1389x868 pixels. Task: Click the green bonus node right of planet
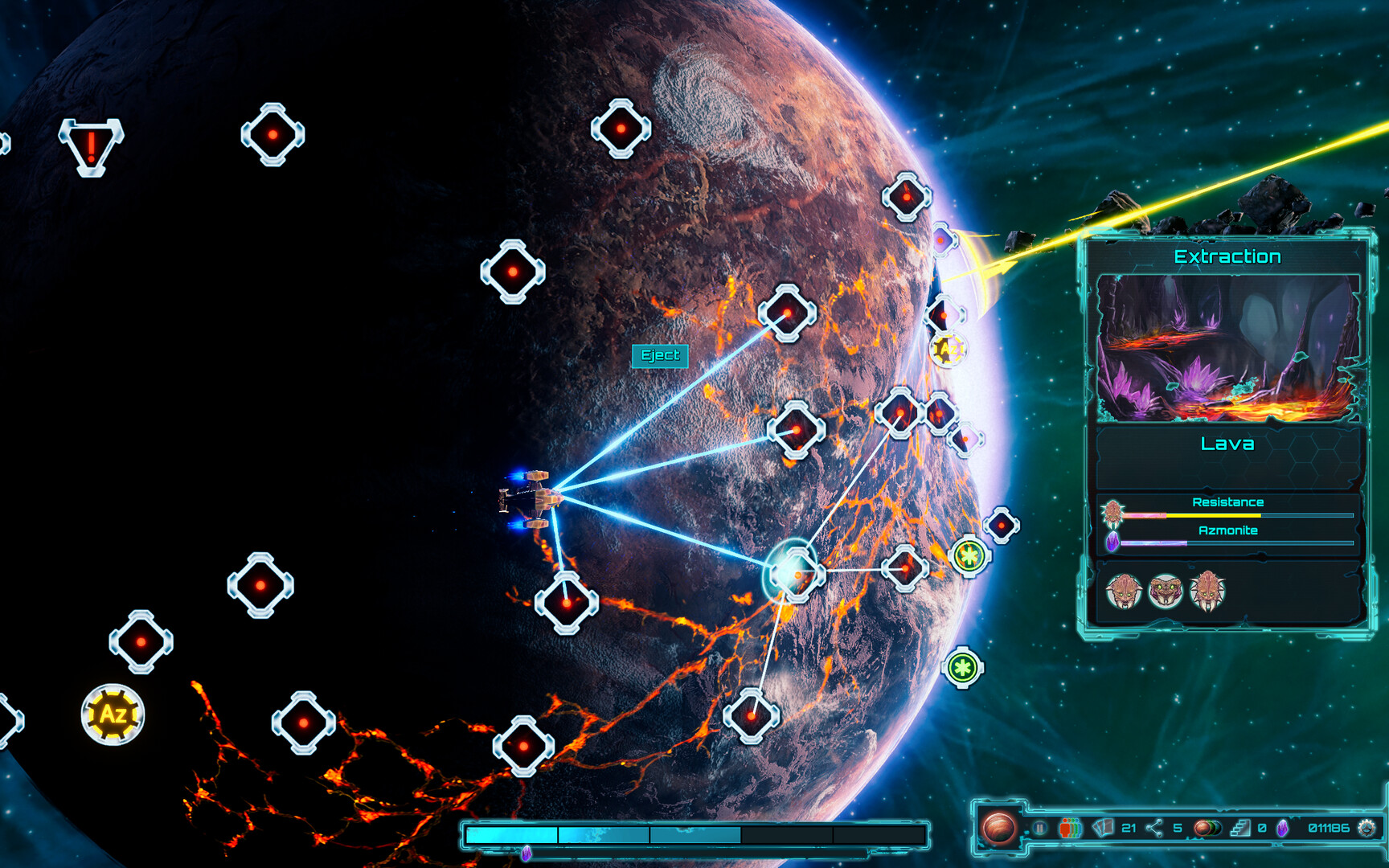969,555
